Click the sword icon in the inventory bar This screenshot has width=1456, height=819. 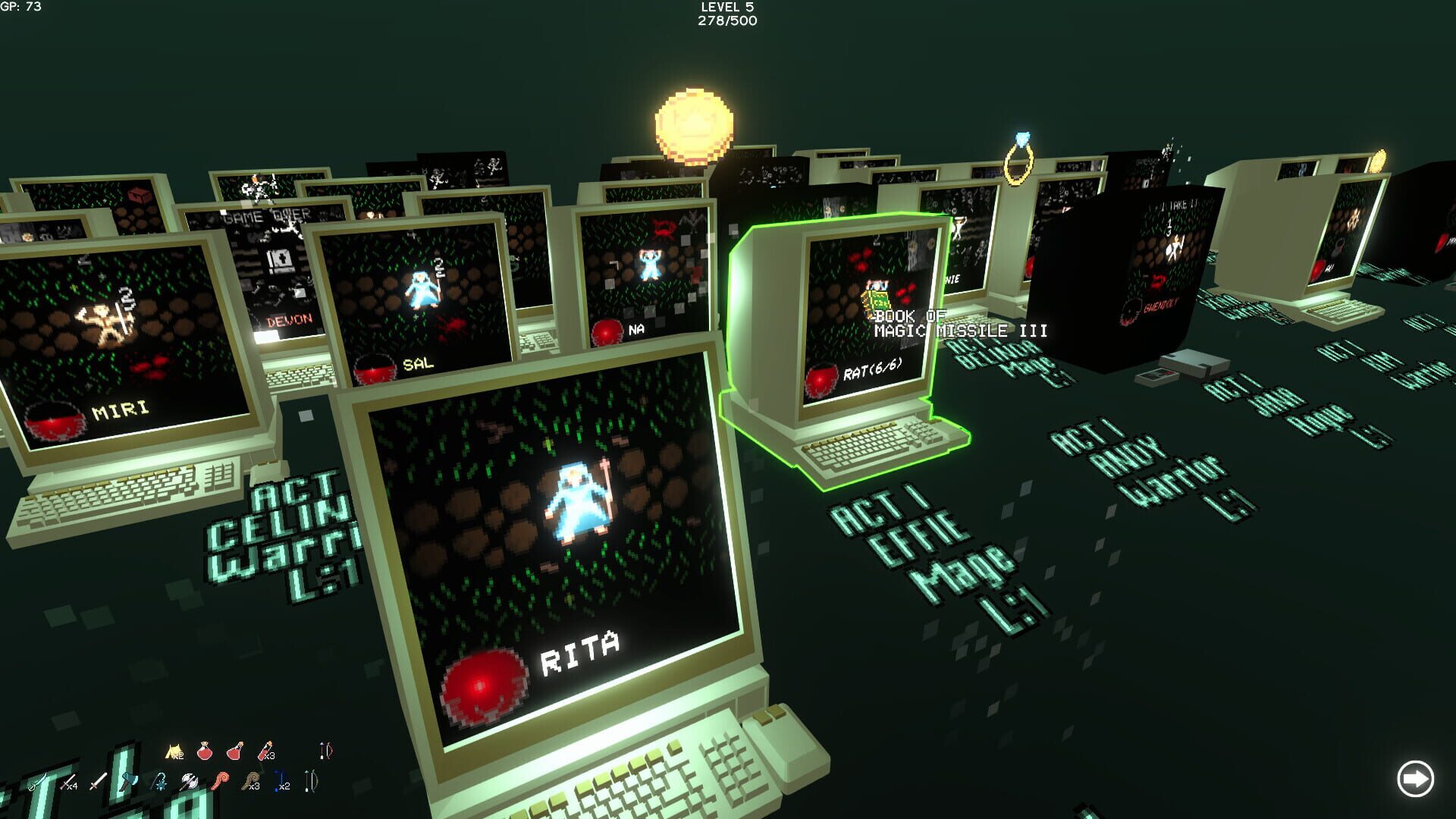click(x=99, y=781)
